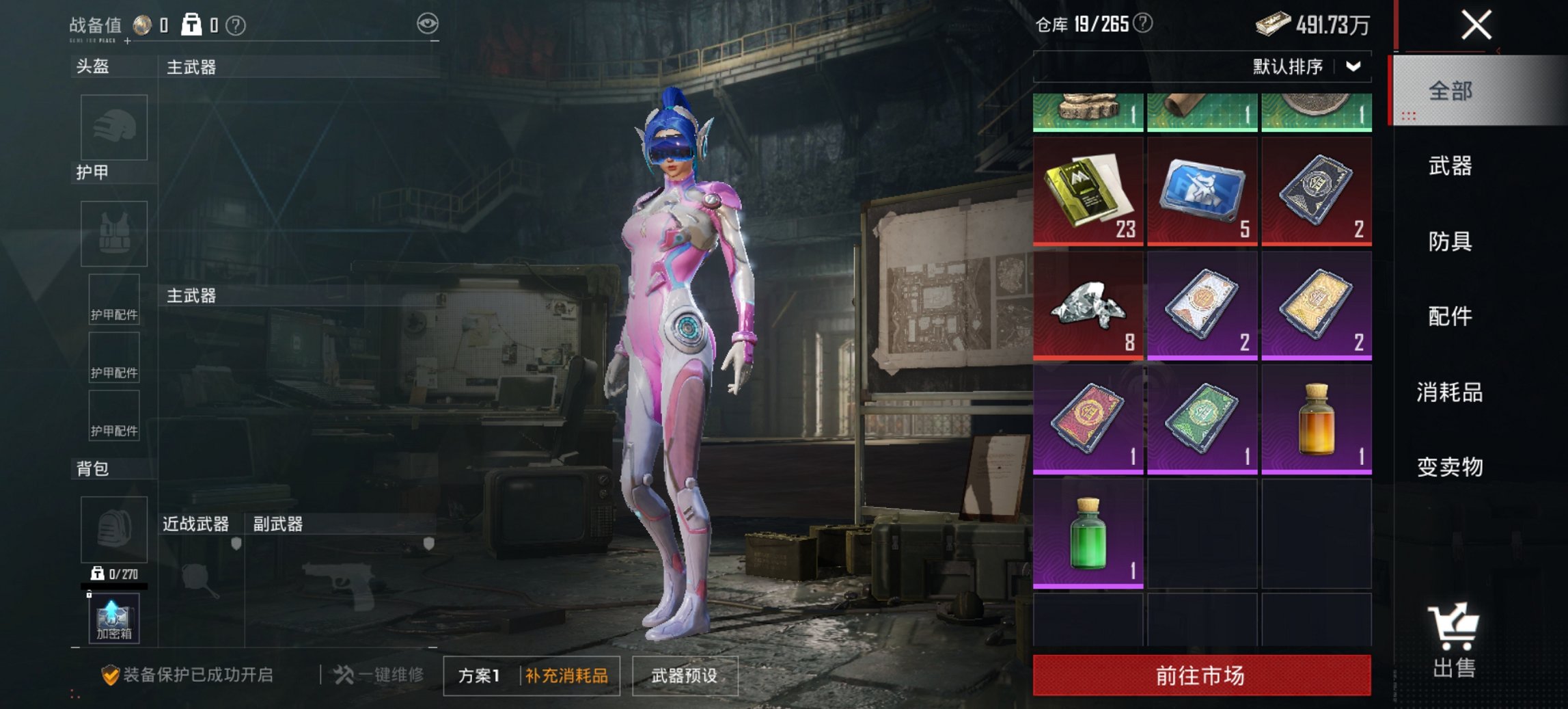Click the eye preview icon above character
The width and height of the screenshot is (1568, 709).
tap(427, 23)
